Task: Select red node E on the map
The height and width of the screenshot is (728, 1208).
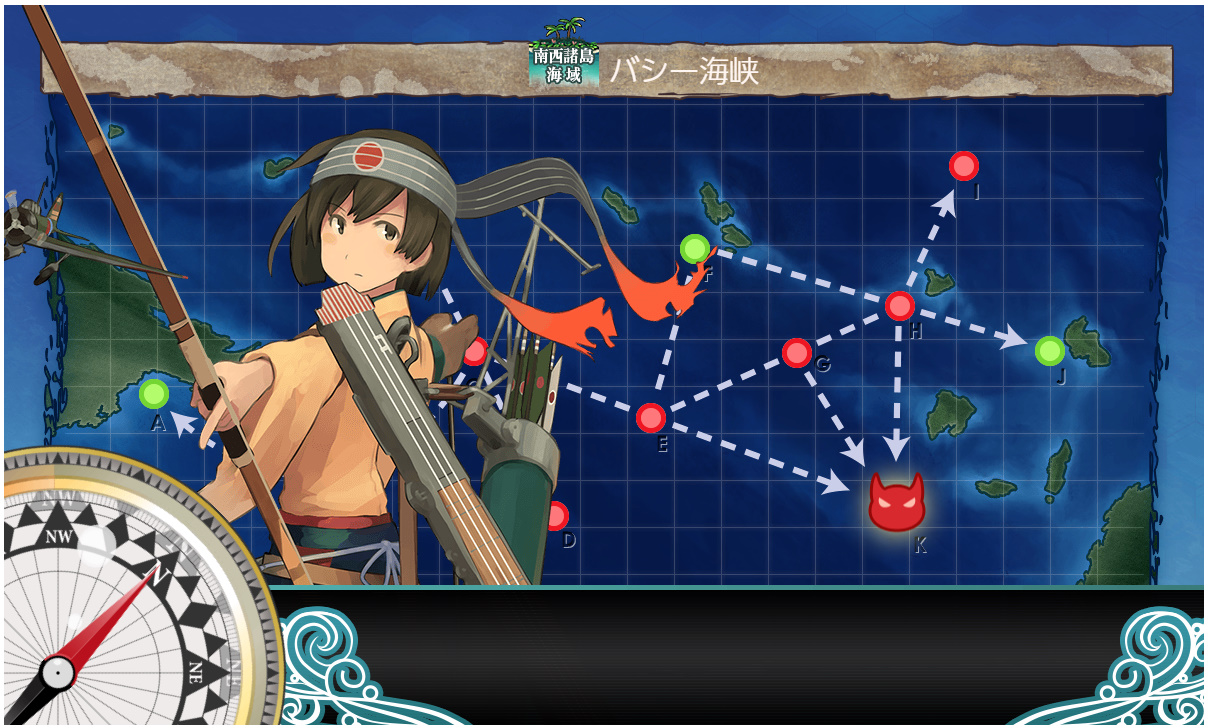Action: click(651, 417)
